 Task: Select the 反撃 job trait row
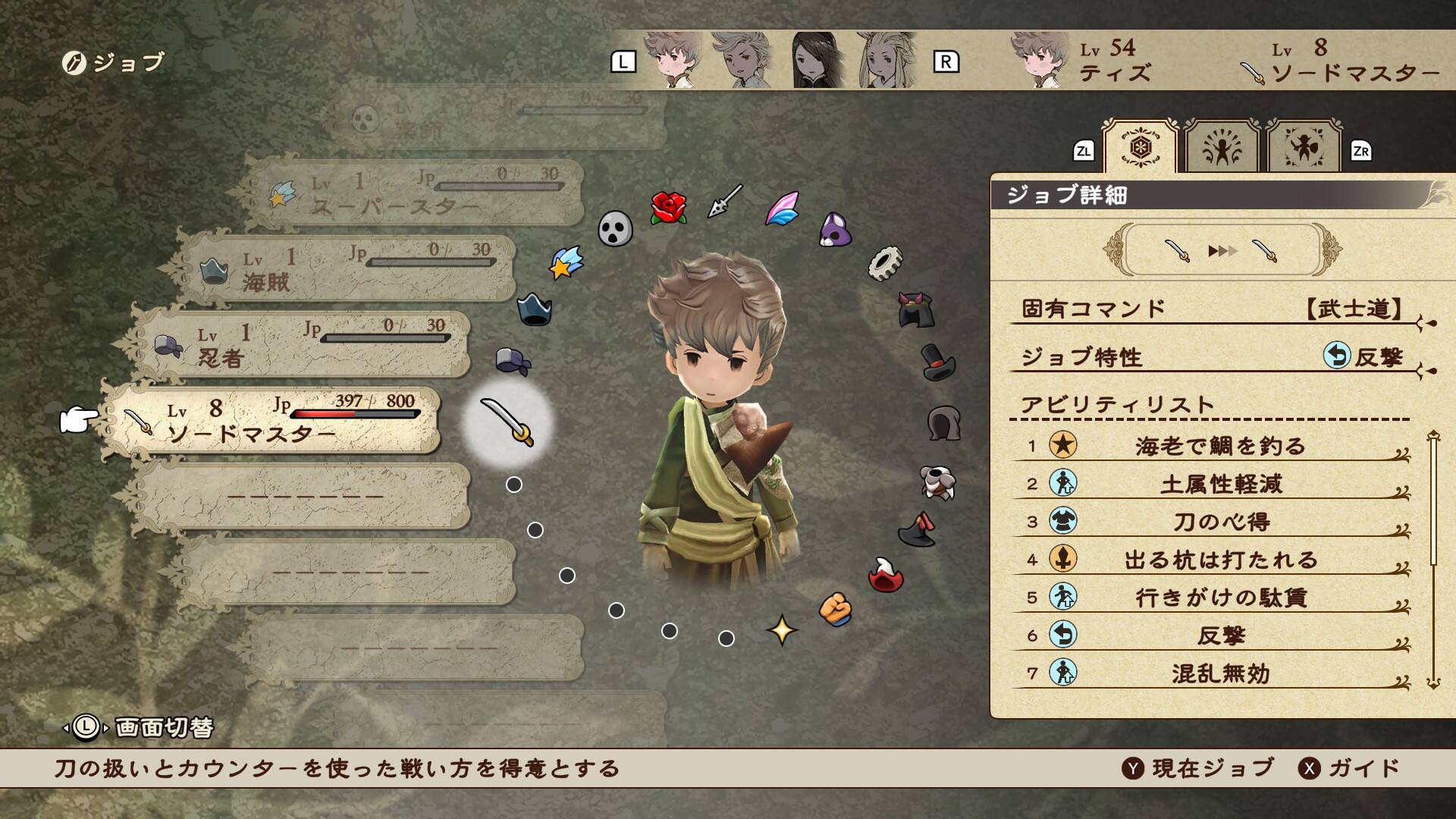[1213, 356]
